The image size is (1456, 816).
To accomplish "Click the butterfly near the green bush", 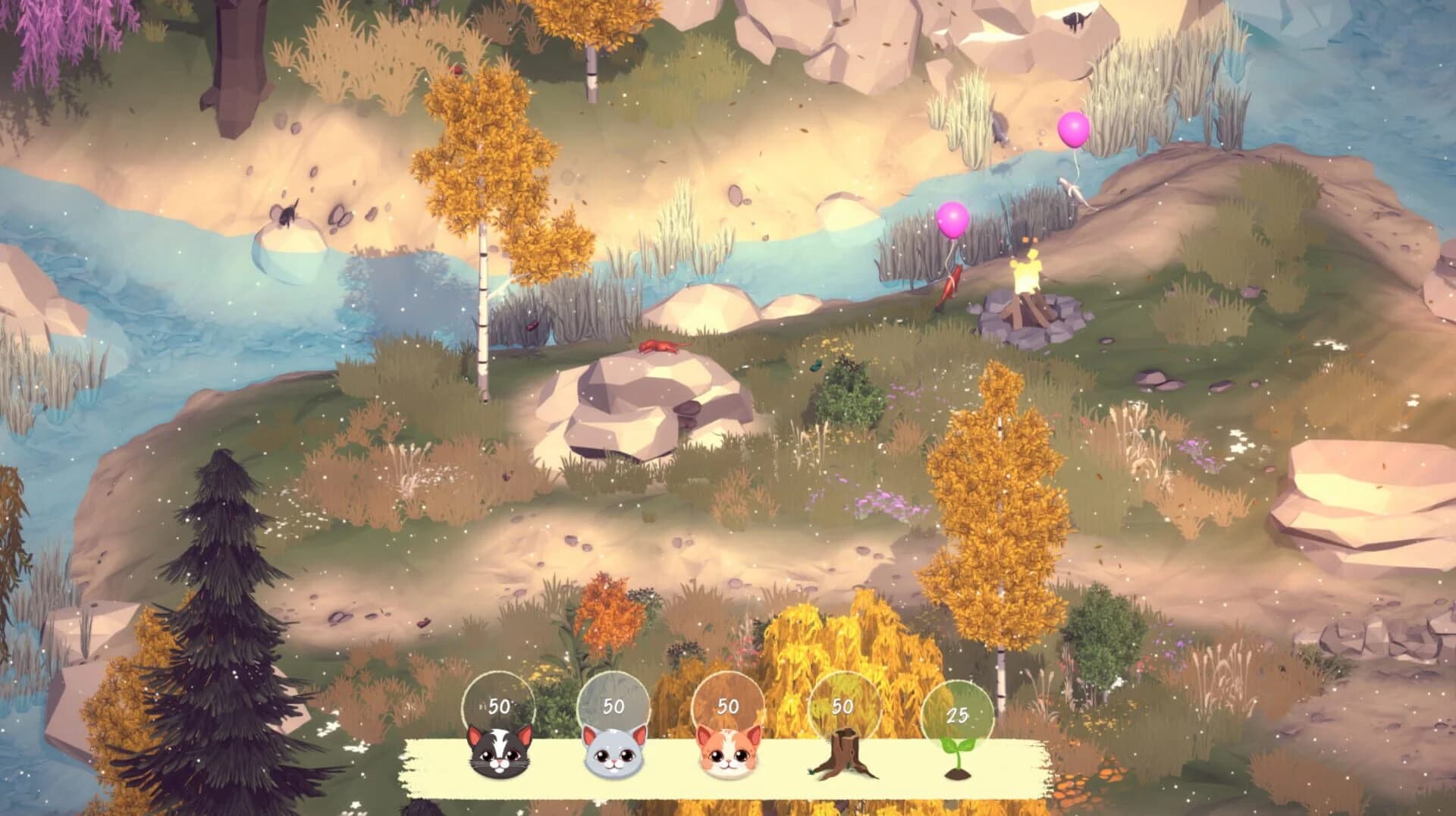I will [816, 368].
